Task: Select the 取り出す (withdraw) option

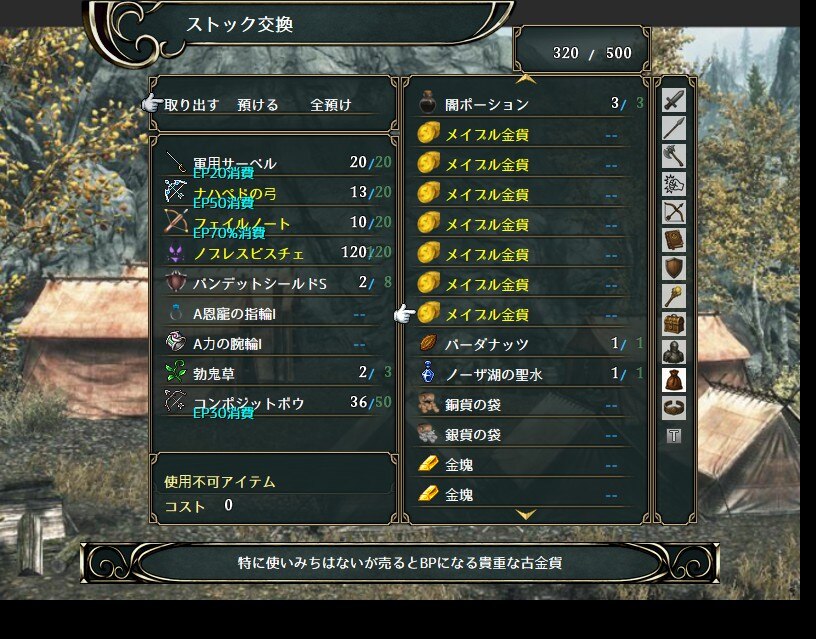Action: [x=192, y=104]
